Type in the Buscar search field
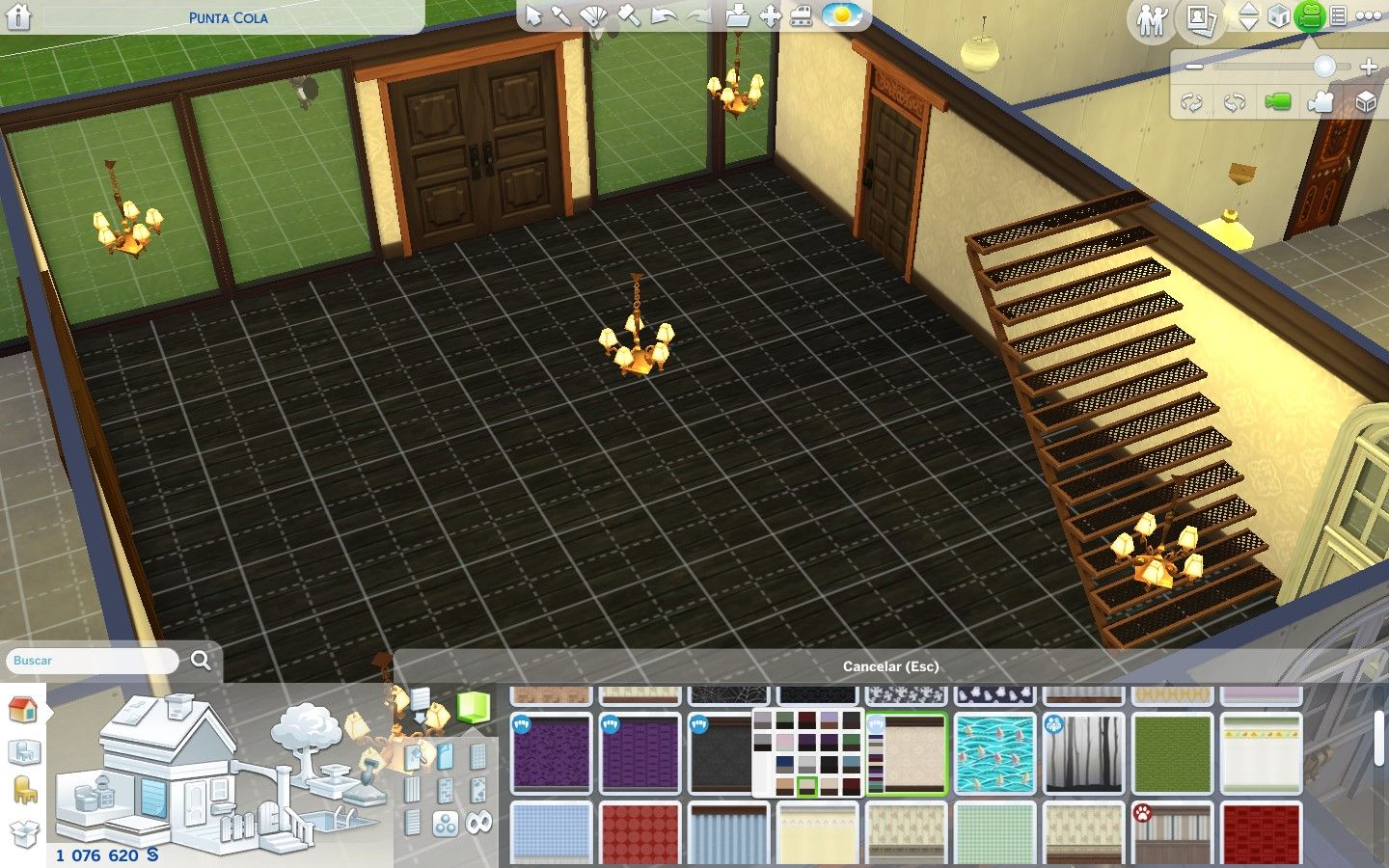The image size is (1389, 868). pyautogui.click(x=94, y=661)
